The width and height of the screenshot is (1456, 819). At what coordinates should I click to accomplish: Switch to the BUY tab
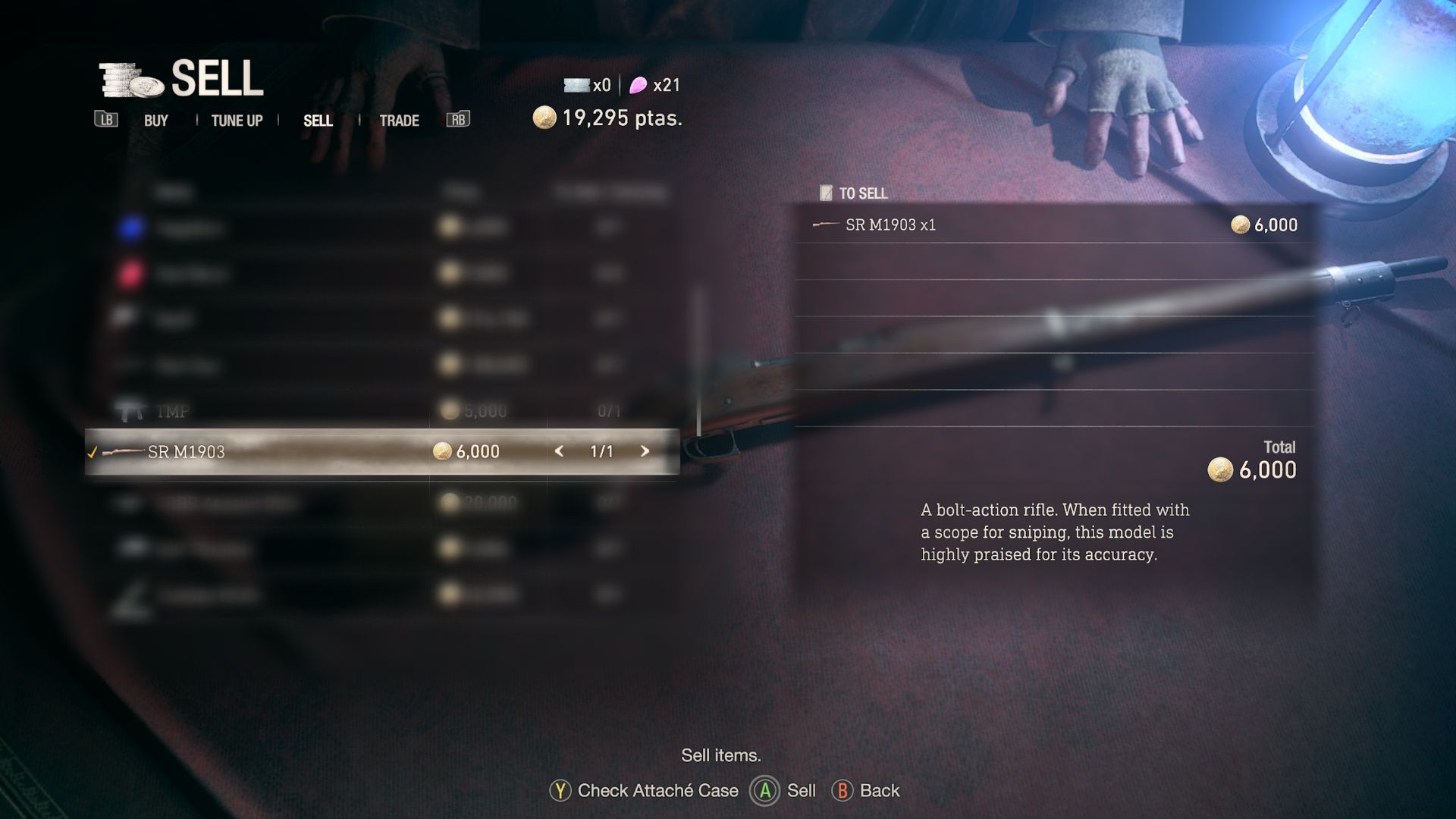[x=155, y=120]
